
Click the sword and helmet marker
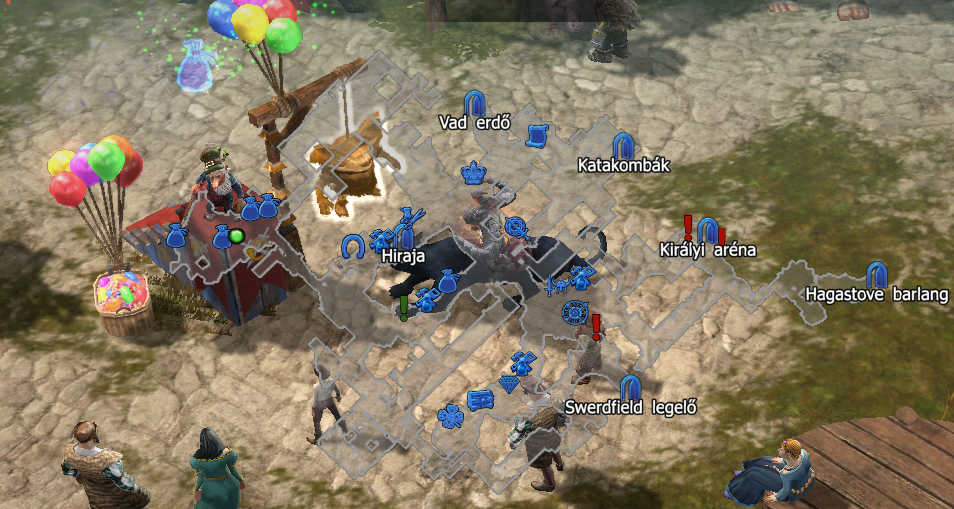(558, 284)
